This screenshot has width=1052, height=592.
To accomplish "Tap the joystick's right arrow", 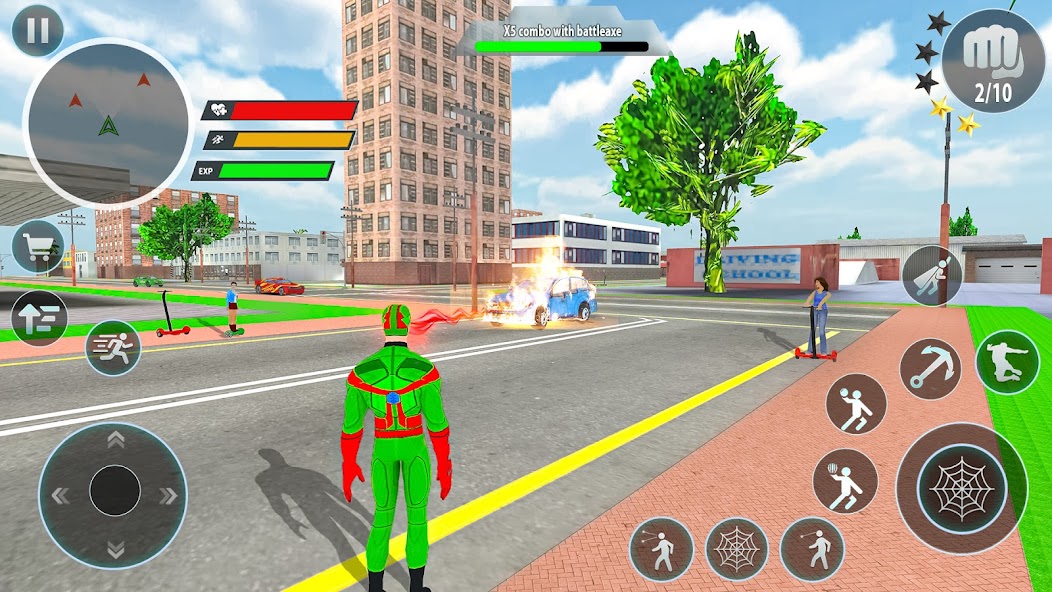I will [167, 495].
